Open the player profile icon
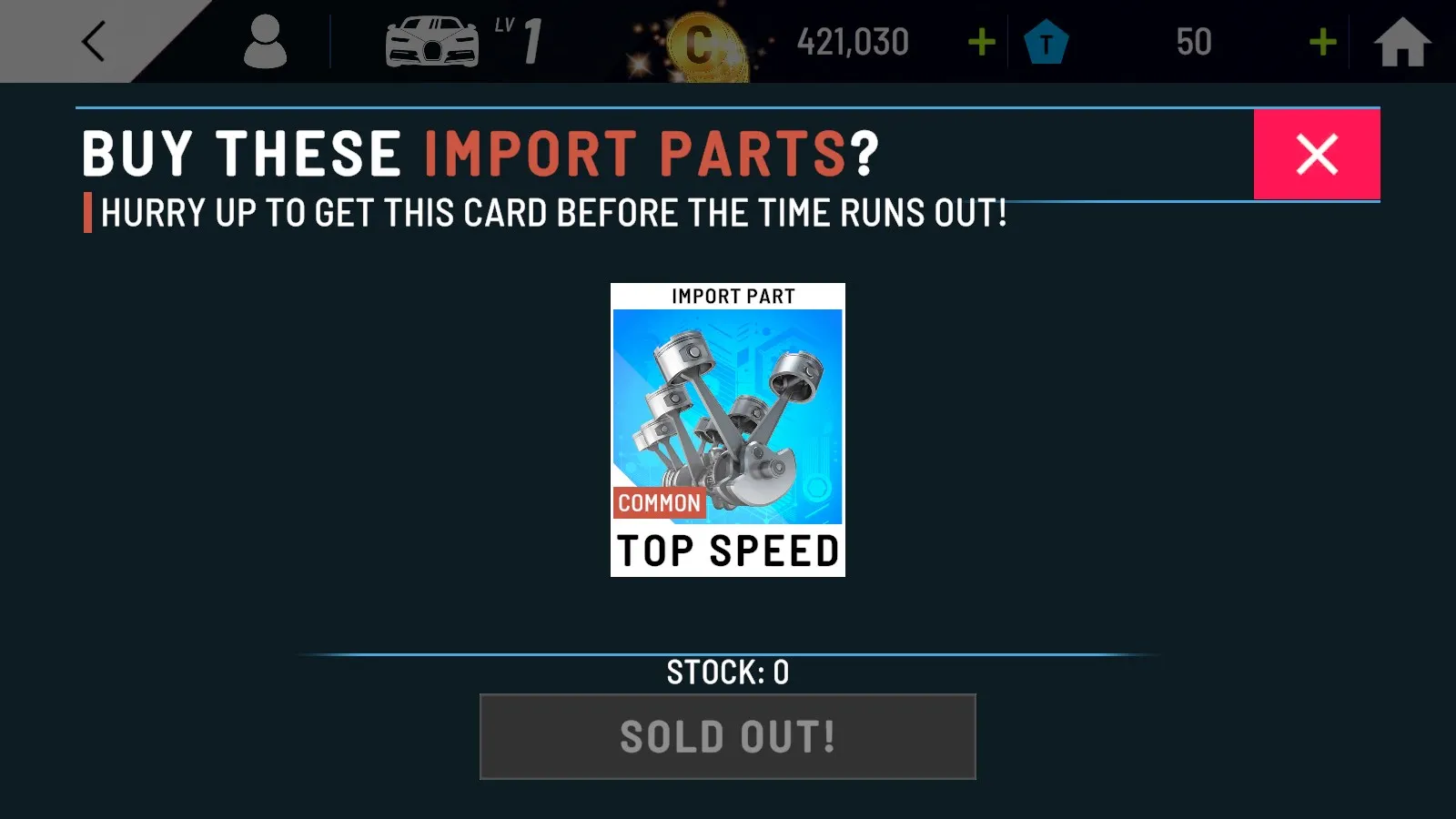The width and height of the screenshot is (1456, 819). [267, 41]
